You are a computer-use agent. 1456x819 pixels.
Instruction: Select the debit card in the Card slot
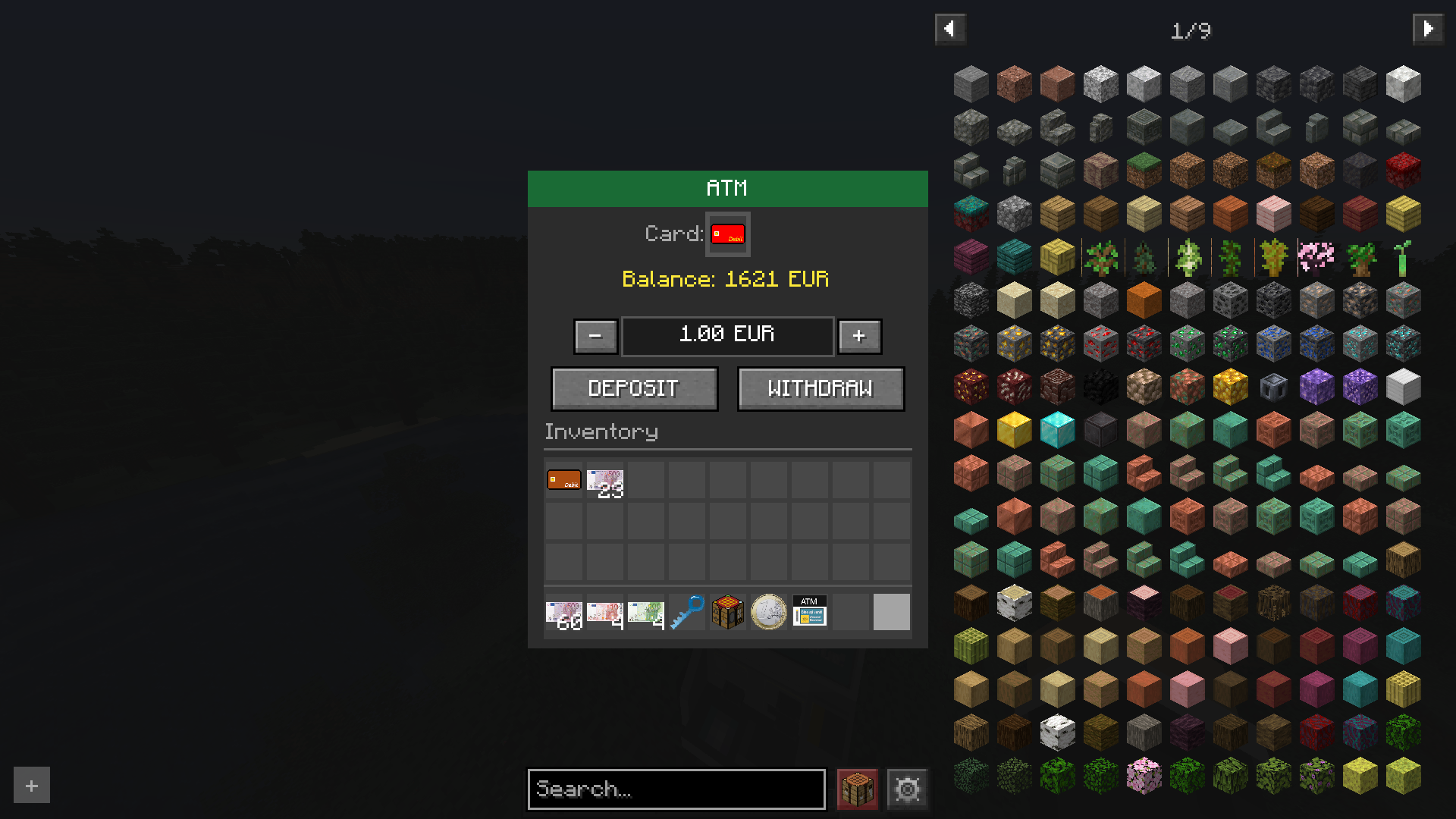click(x=727, y=234)
